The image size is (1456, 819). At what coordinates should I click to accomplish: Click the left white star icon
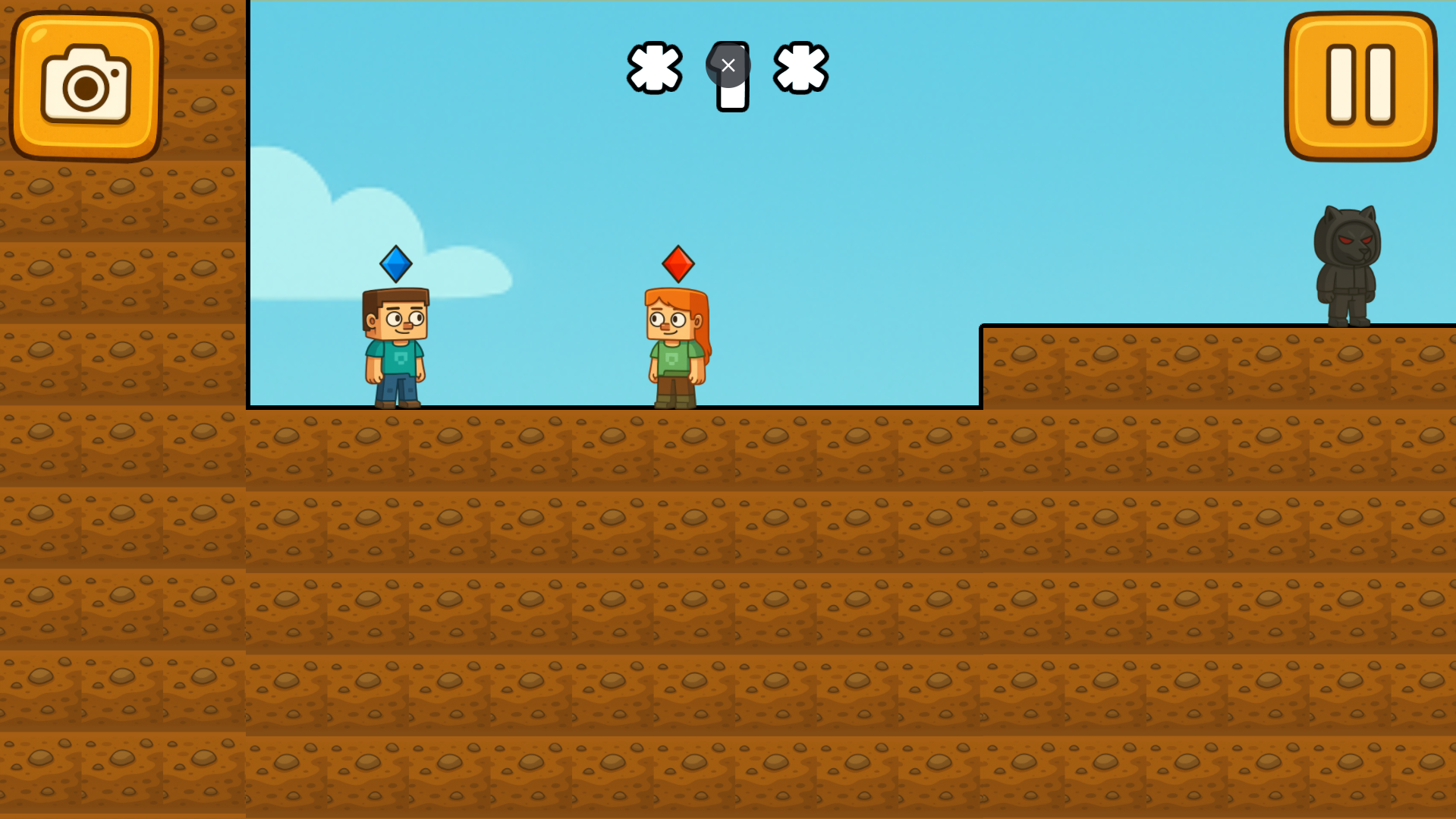654,68
